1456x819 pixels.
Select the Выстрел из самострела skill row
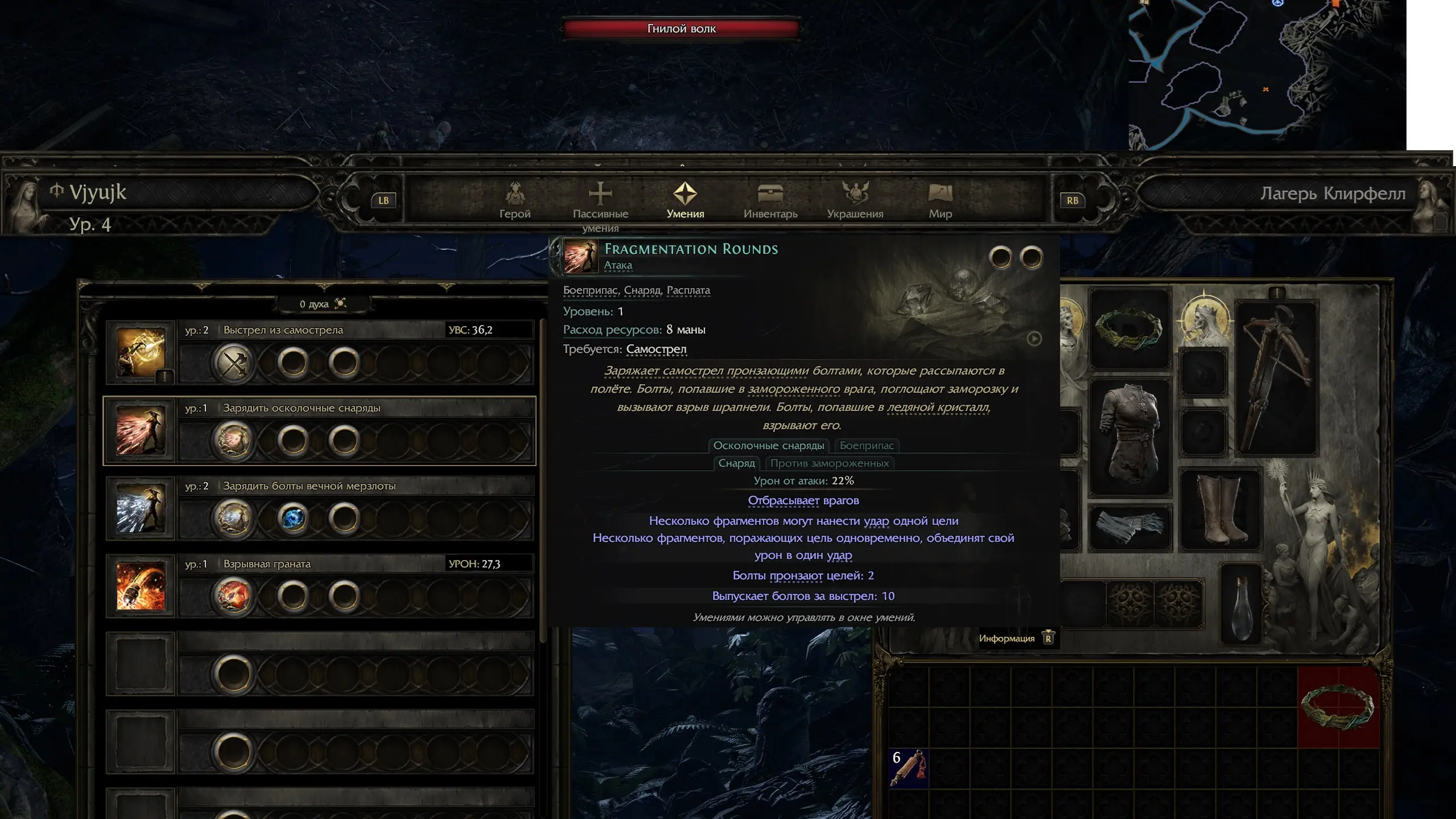coord(319,330)
